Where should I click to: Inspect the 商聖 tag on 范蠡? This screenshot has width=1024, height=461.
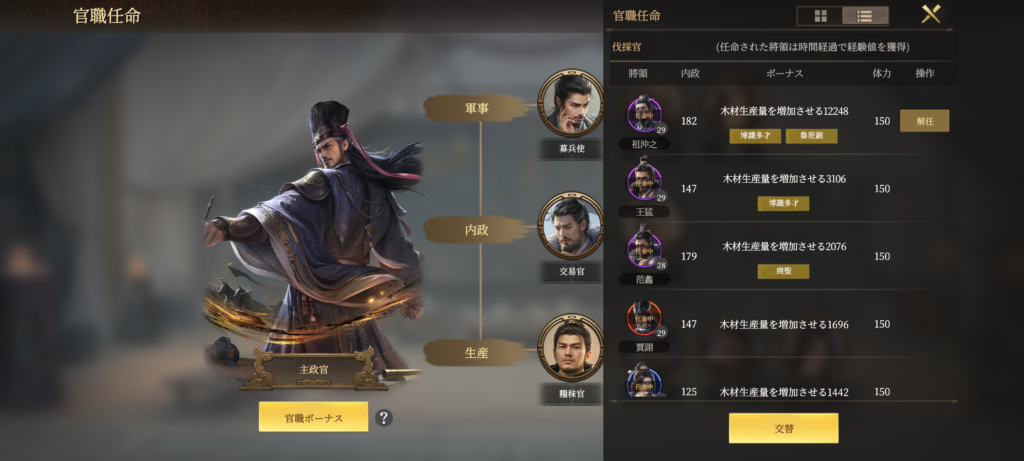point(783,271)
